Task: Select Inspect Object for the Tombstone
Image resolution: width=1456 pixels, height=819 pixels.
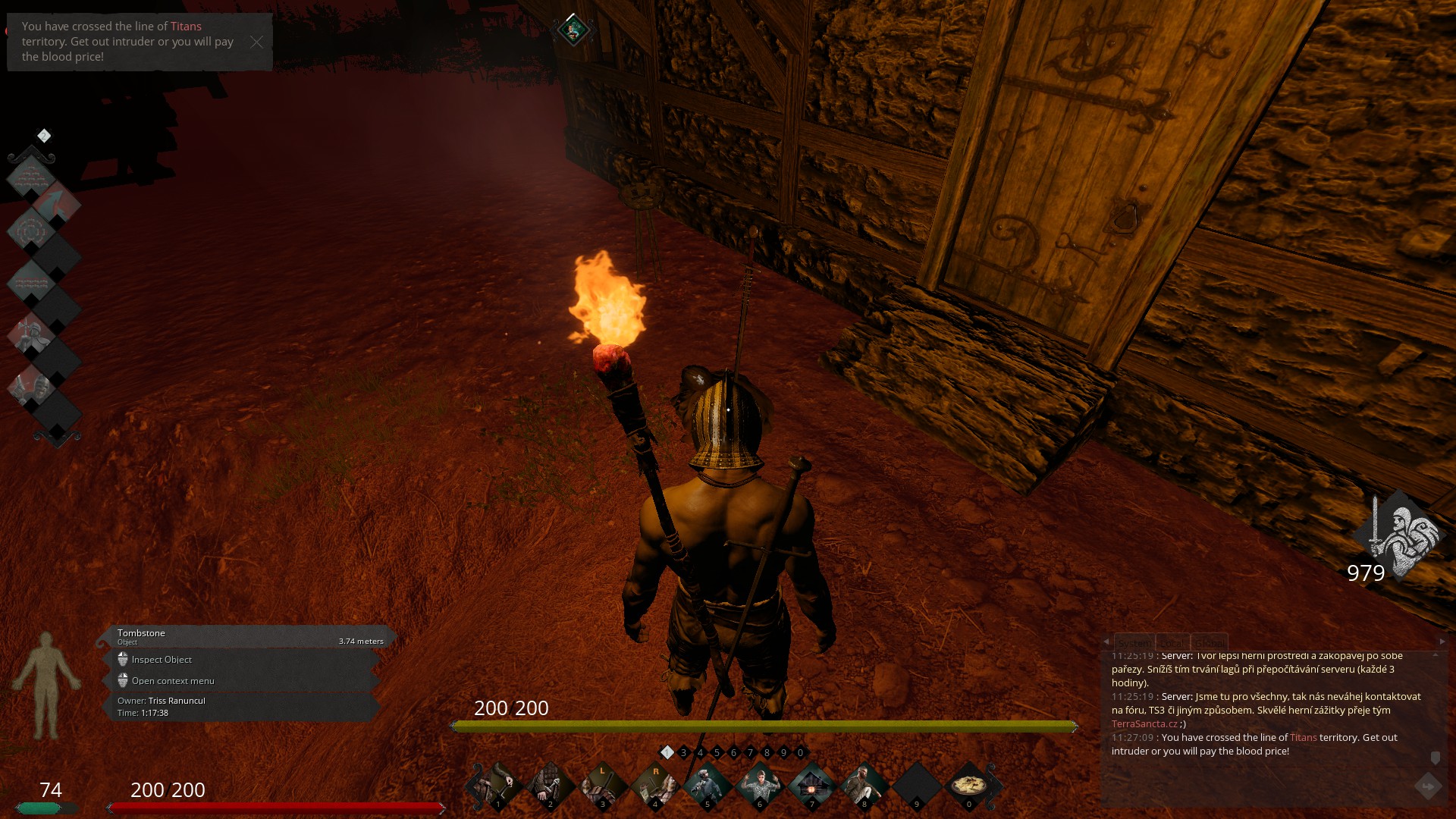Action: tap(162, 660)
